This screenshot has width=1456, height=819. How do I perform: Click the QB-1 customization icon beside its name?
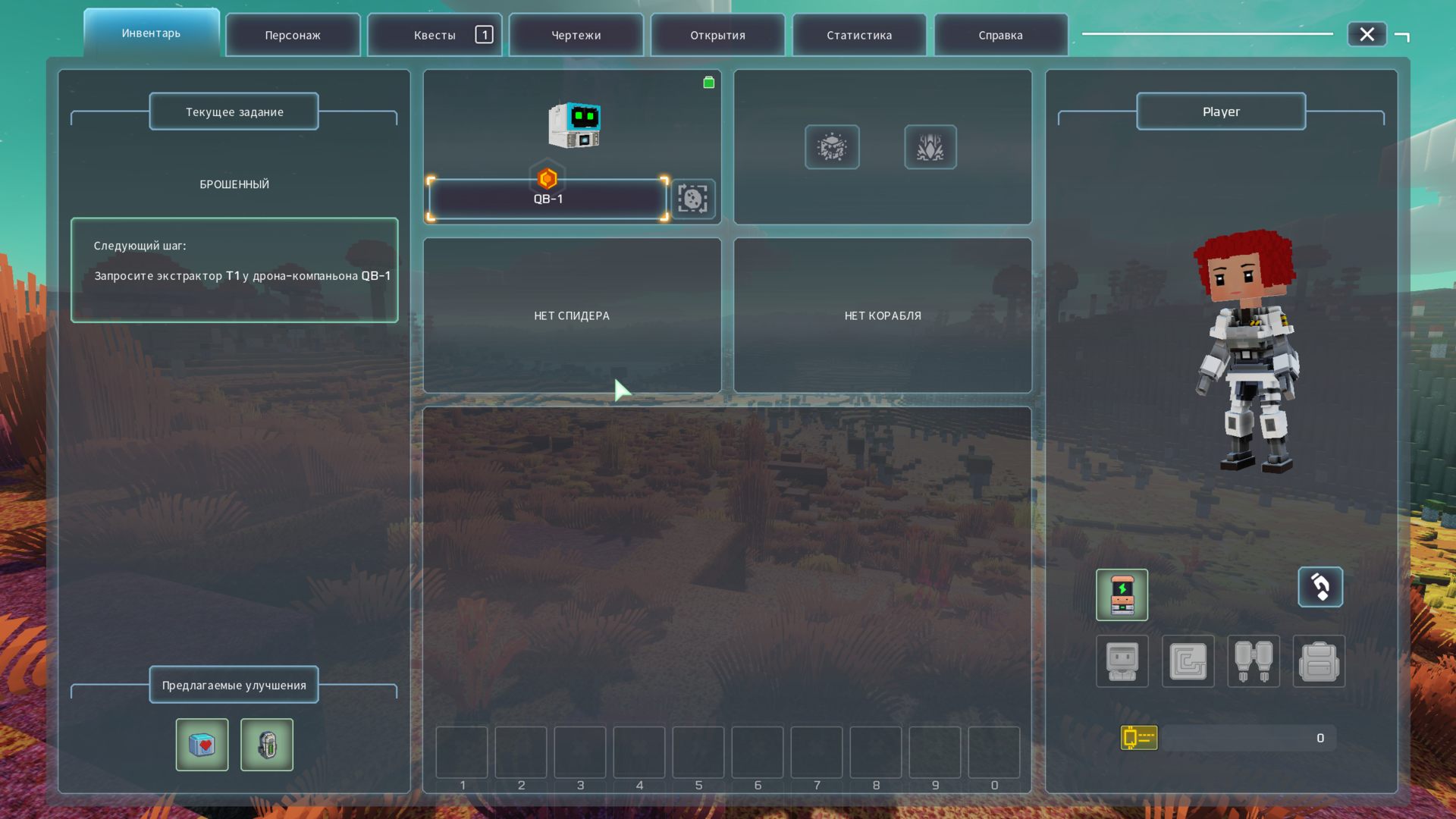tap(692, 199)
